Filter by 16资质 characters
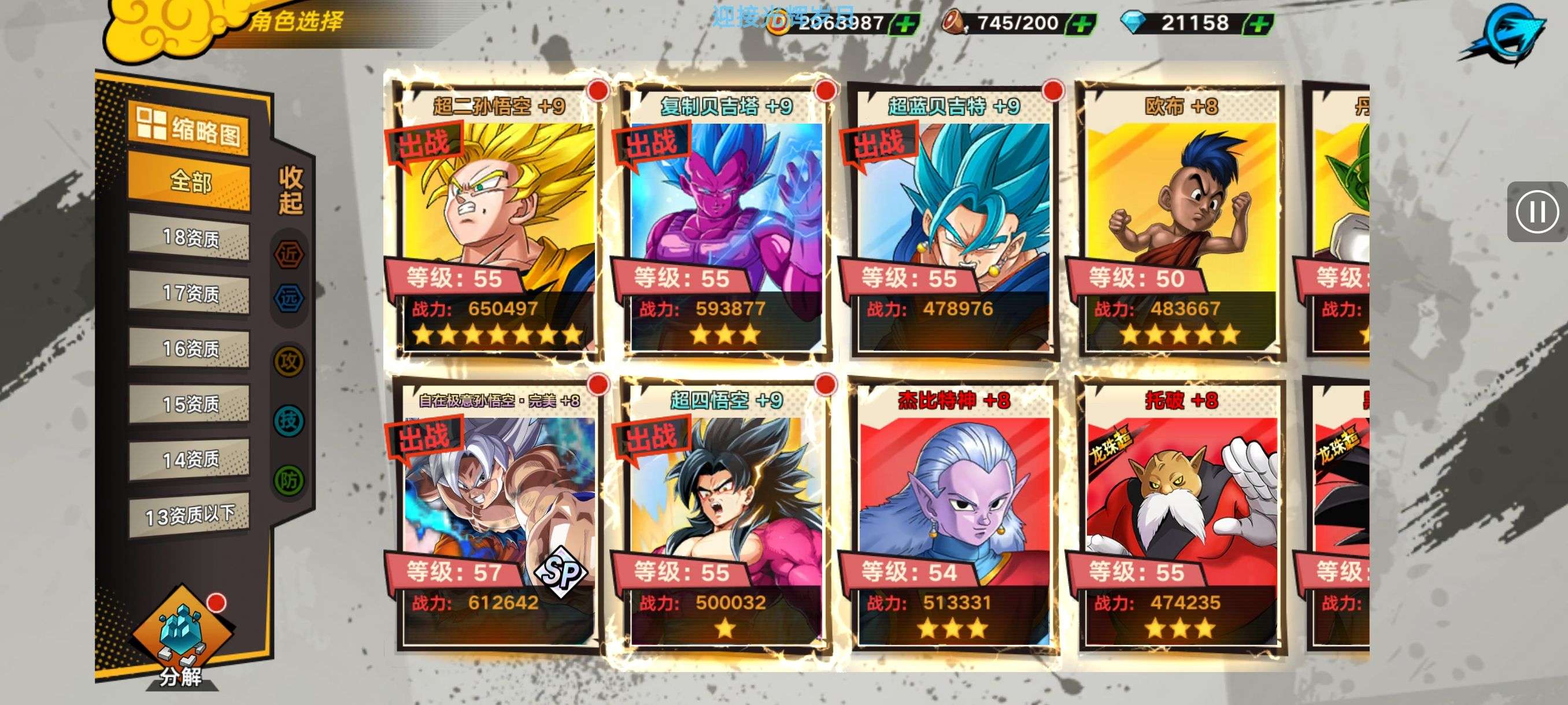This screenshot has width=1568, height=705. [x=189, y=348]
